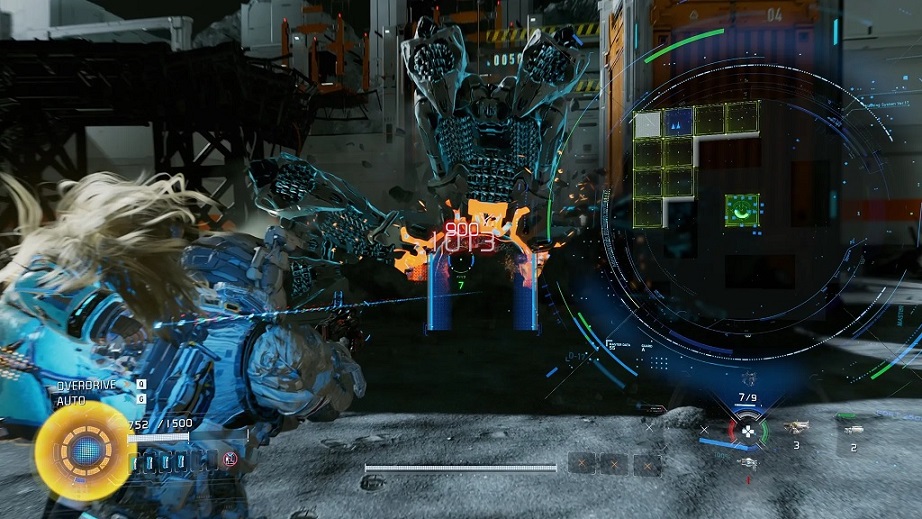The image size is (922, 519).
Task: Activate the Overdrive label
Action: (x=87, y=384)
